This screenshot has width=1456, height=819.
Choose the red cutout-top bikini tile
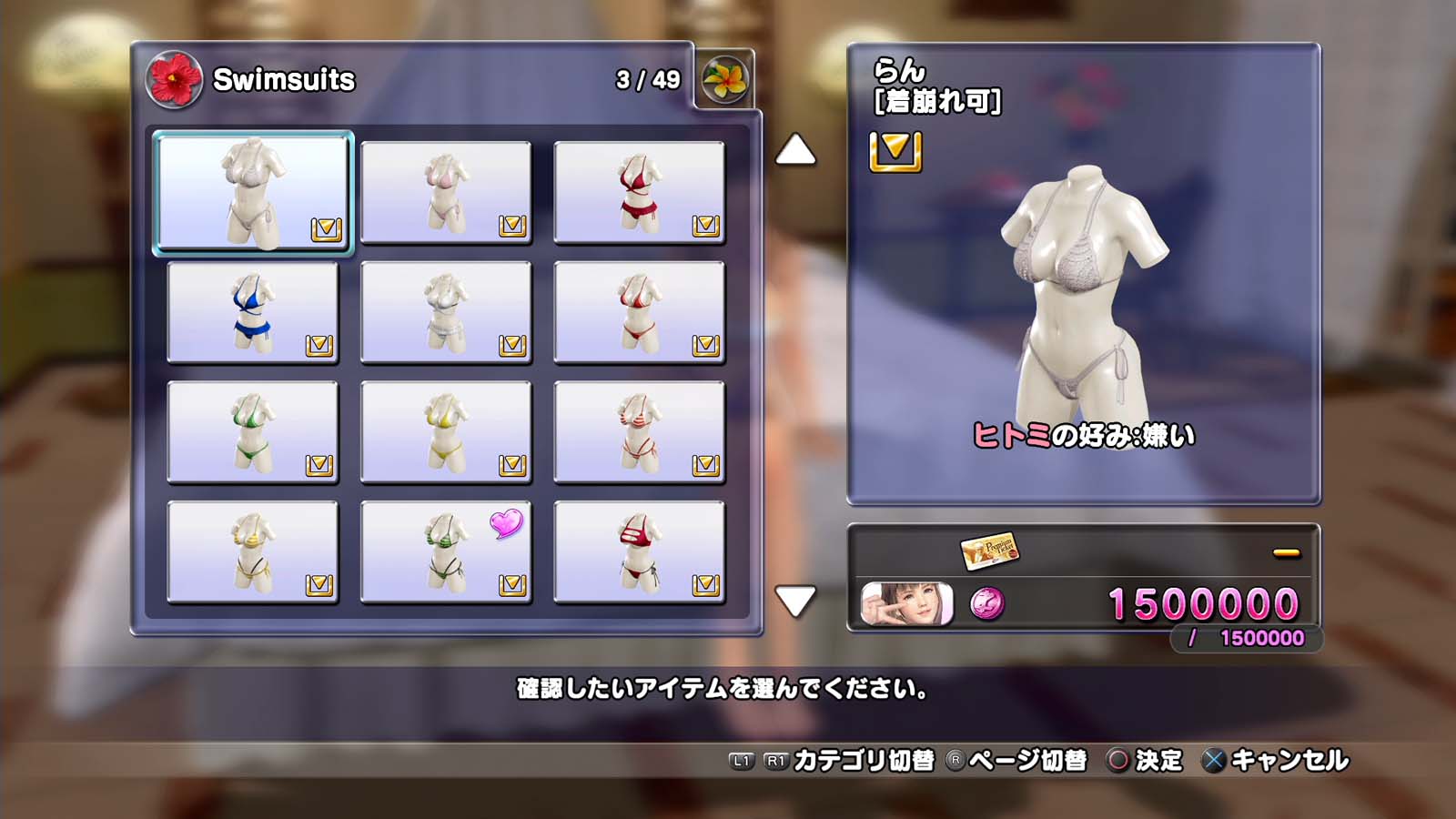coord(639,552)
